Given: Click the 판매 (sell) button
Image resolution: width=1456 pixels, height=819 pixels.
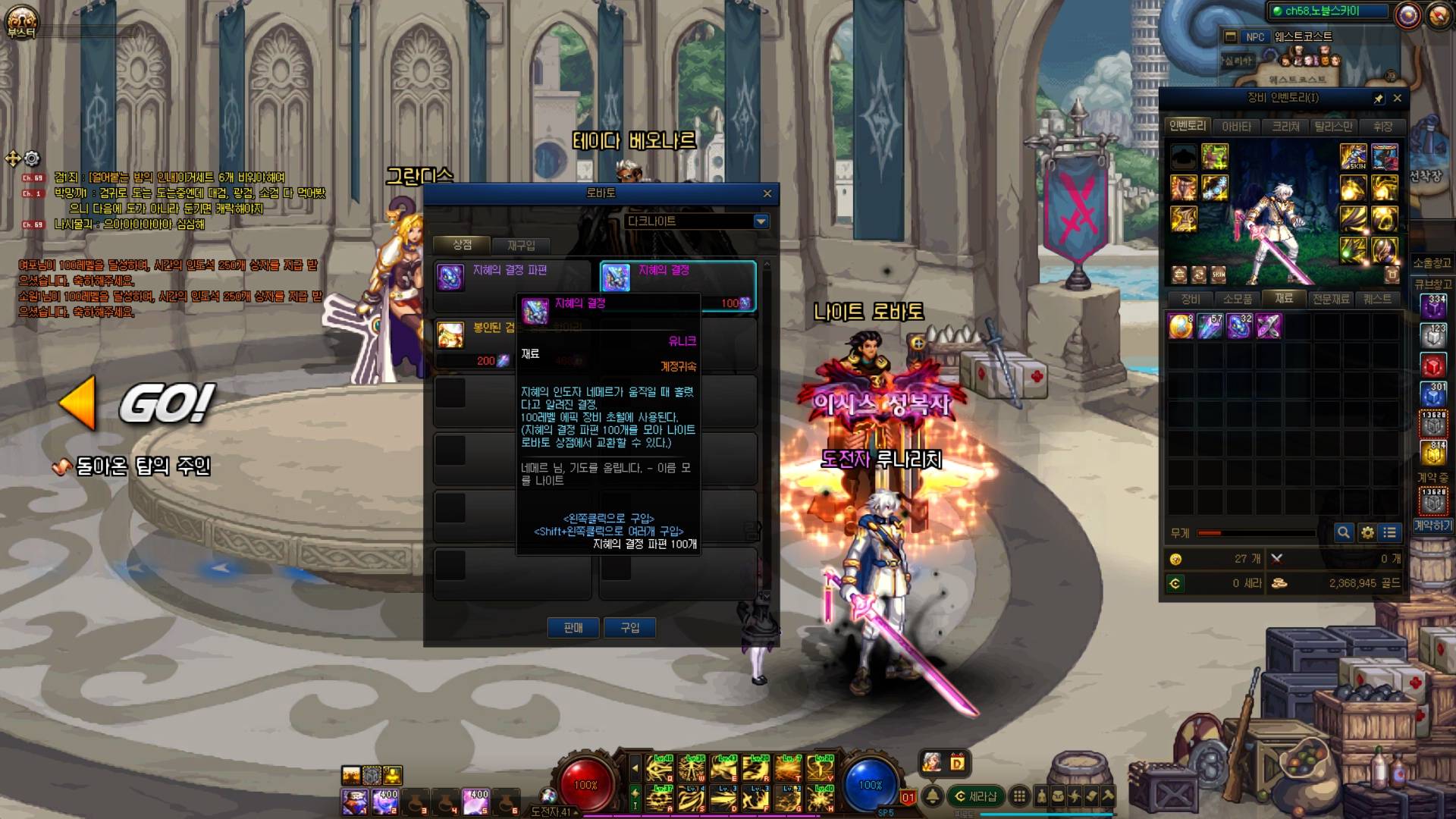Looking at the screenshot, I should click(x=573, y=628).
